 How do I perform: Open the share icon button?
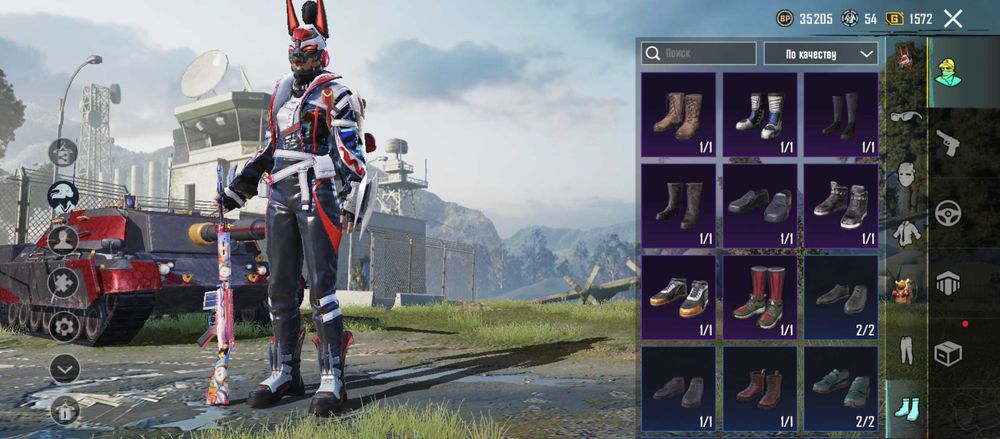[x=63, y=152]
